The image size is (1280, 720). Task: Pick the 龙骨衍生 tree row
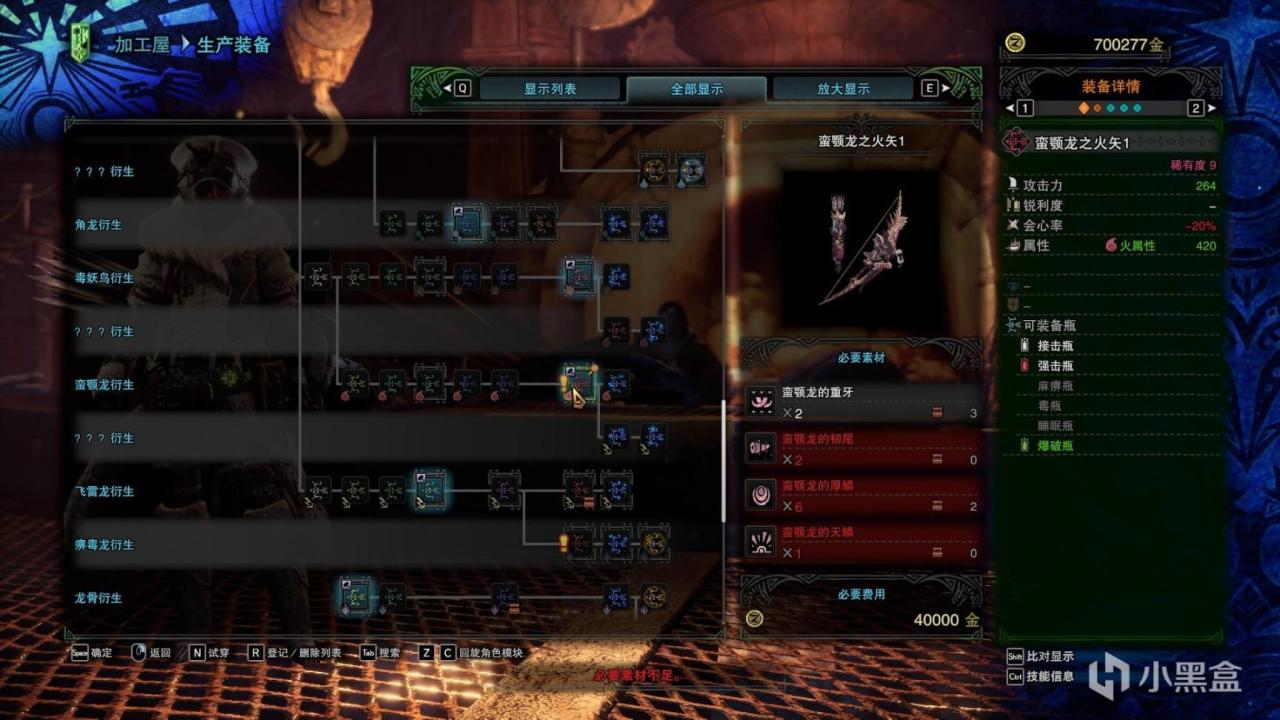click(x=98, y=598)
